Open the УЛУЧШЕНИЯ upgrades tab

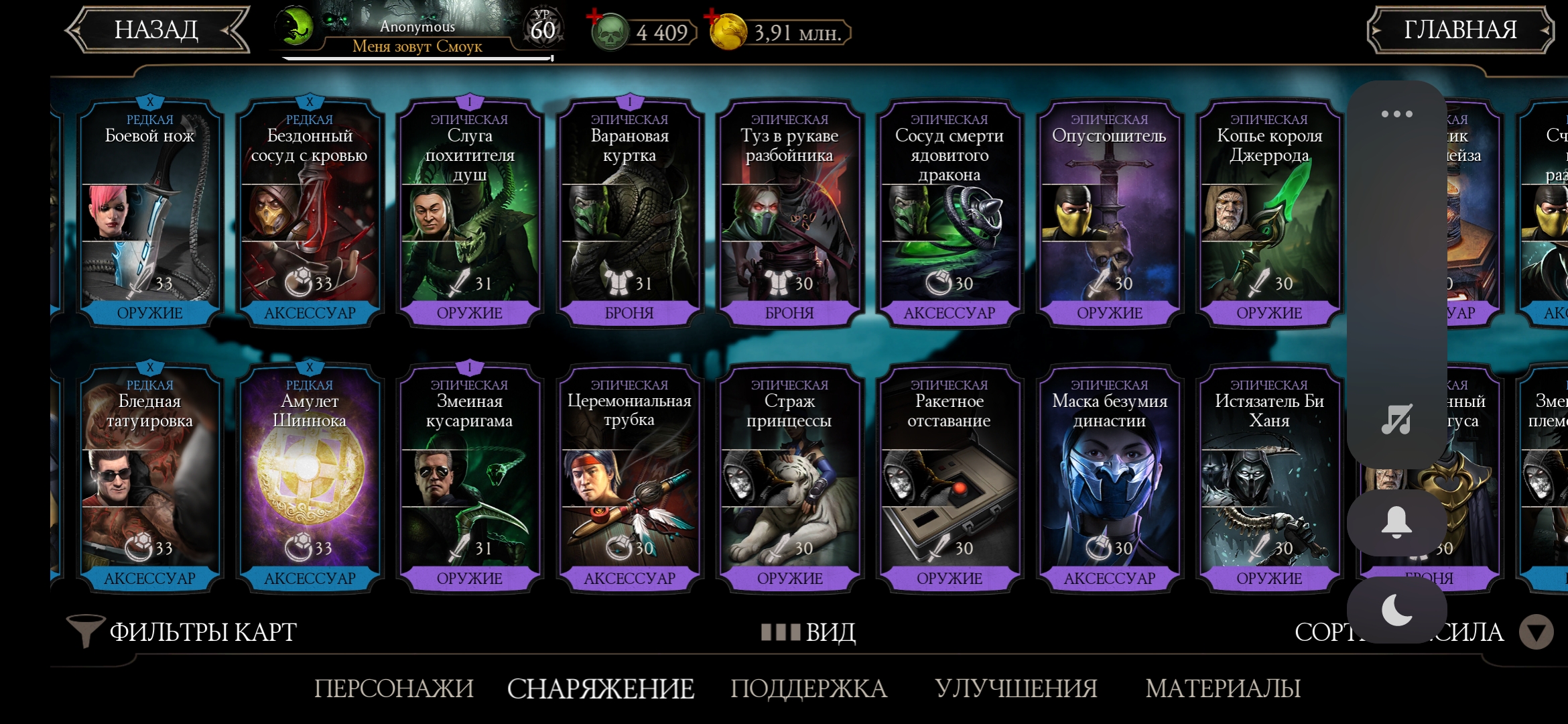tap(1016, 688)
